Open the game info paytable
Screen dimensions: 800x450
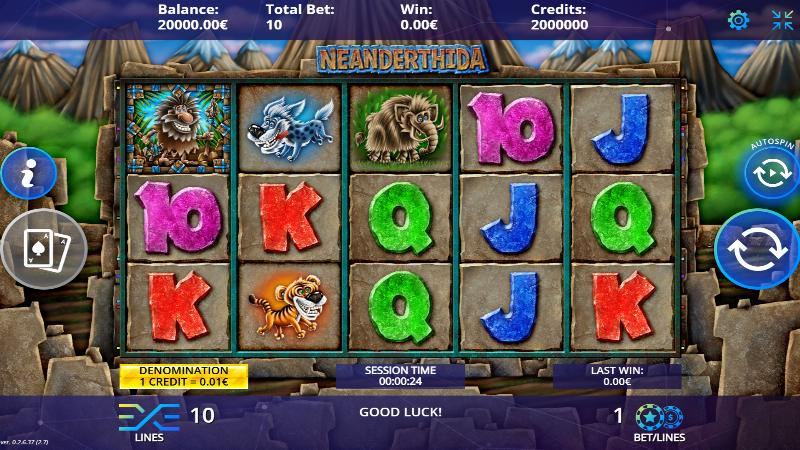click(x=27, y=174)
